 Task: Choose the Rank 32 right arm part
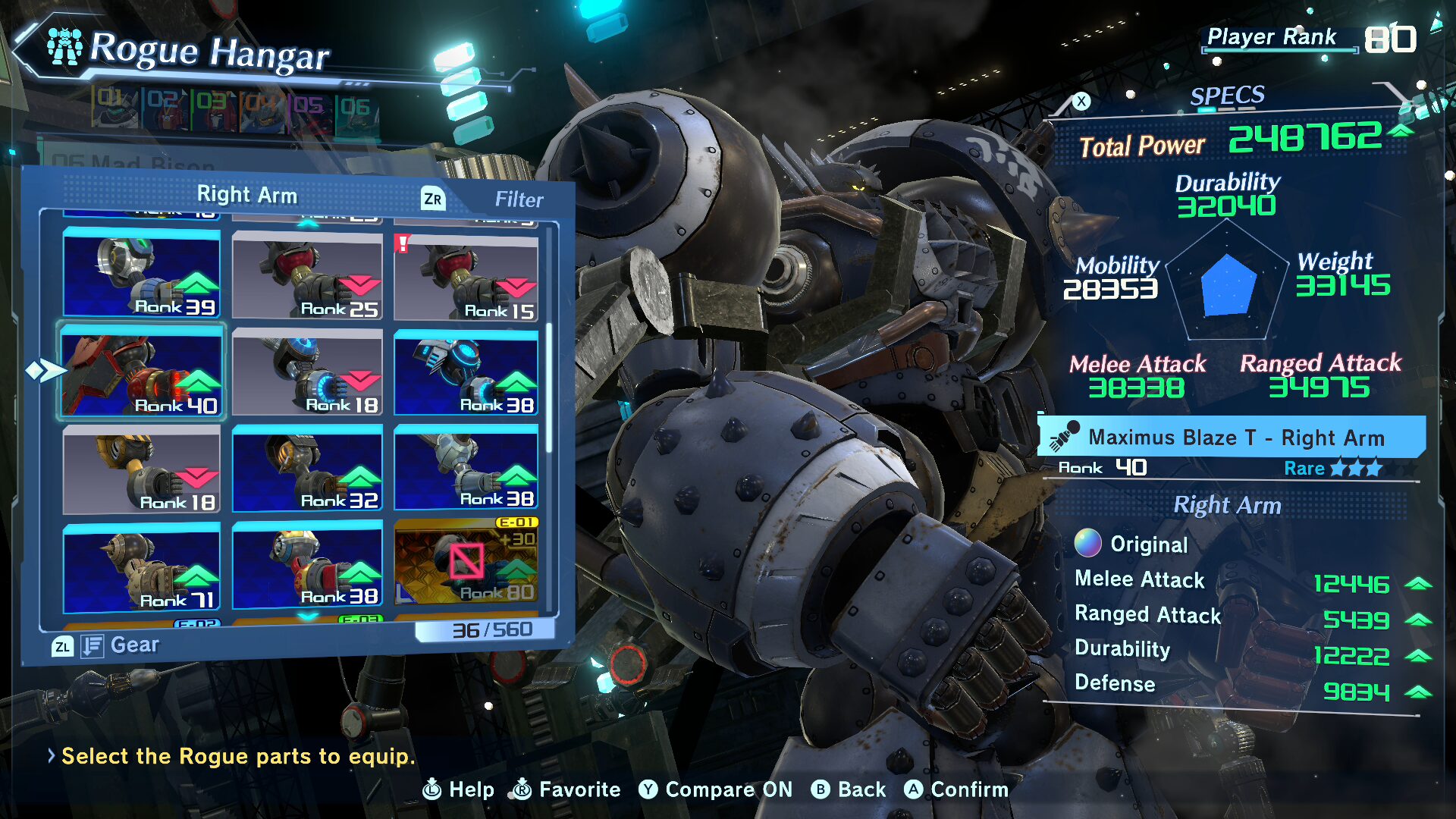[307, 468]
